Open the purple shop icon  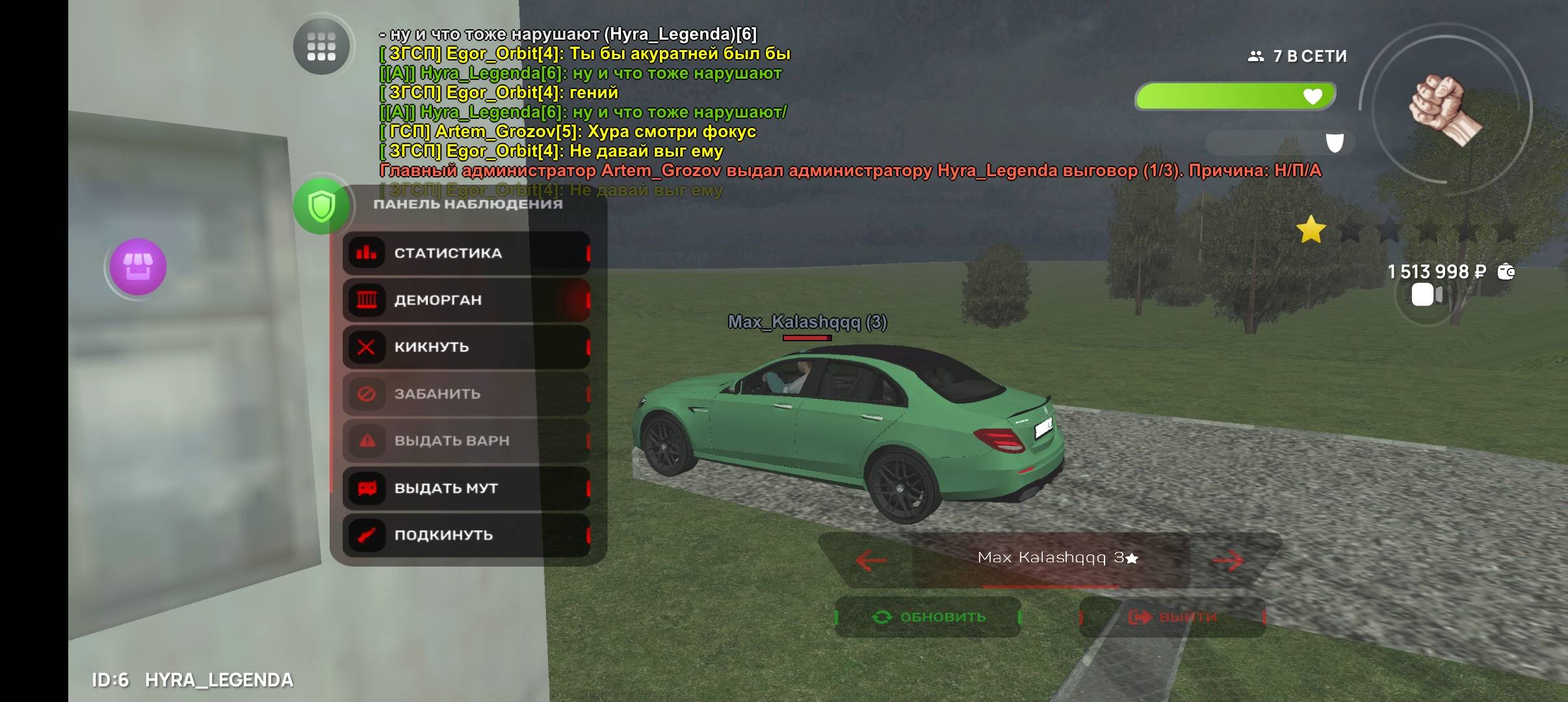(x=138, y=266)
